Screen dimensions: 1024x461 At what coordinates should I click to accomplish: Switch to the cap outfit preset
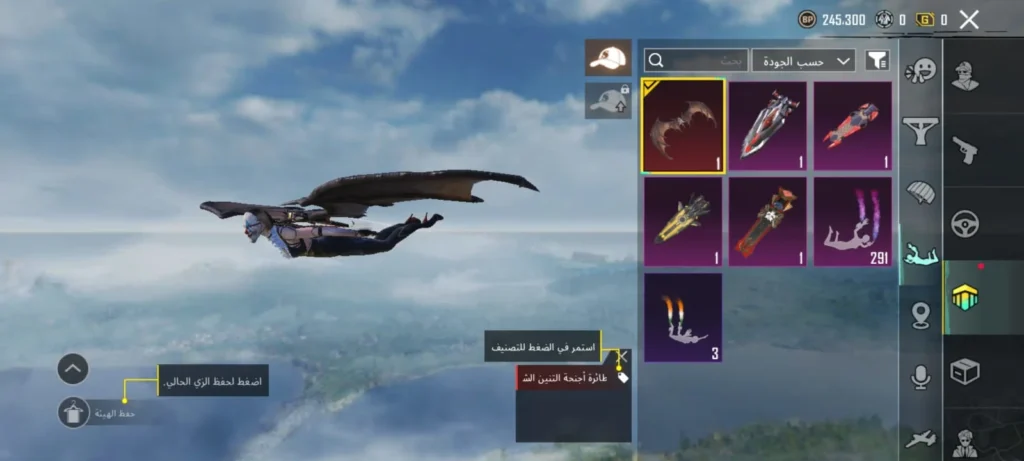tap(608, 58)
